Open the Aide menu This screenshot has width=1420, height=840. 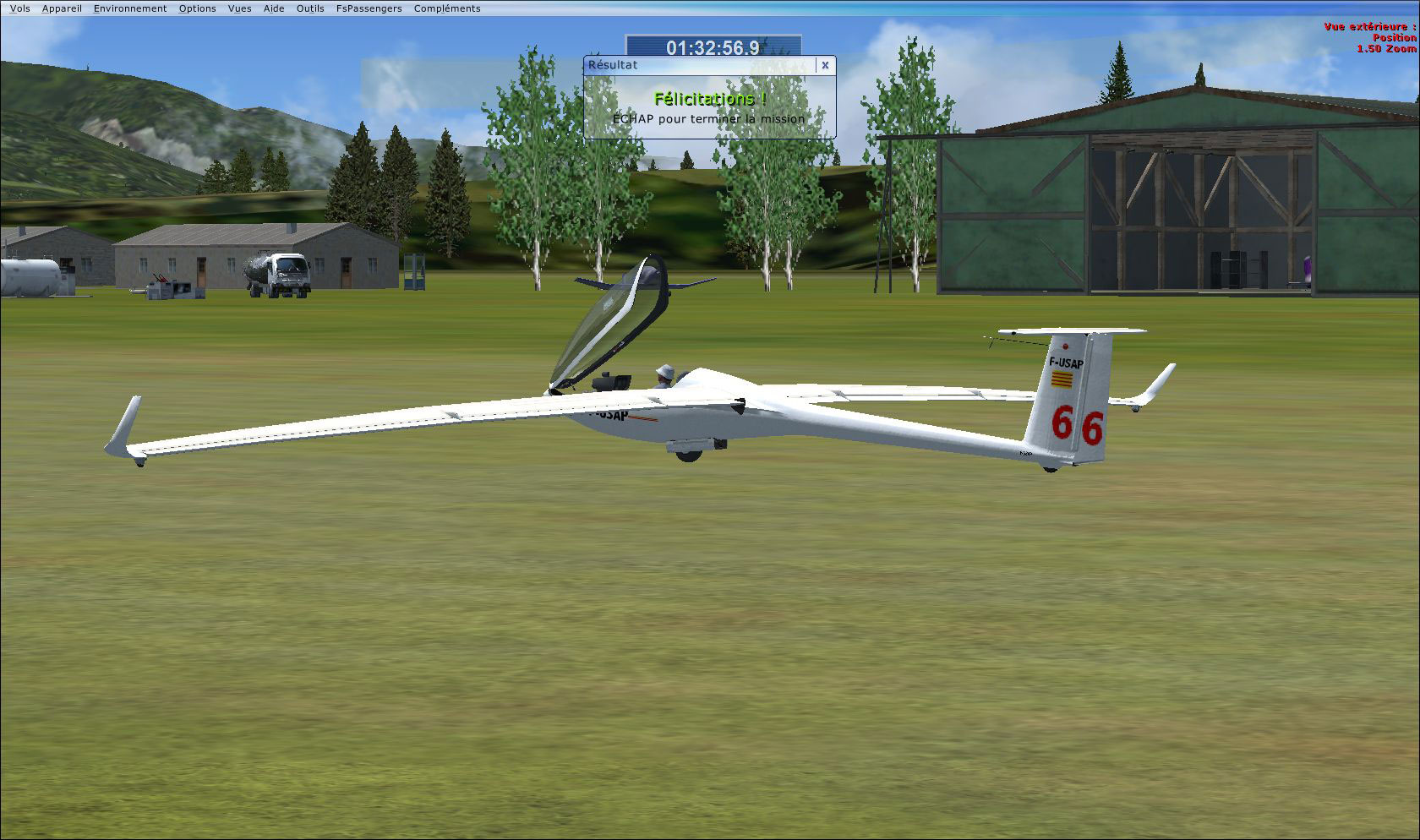(272, 8)
